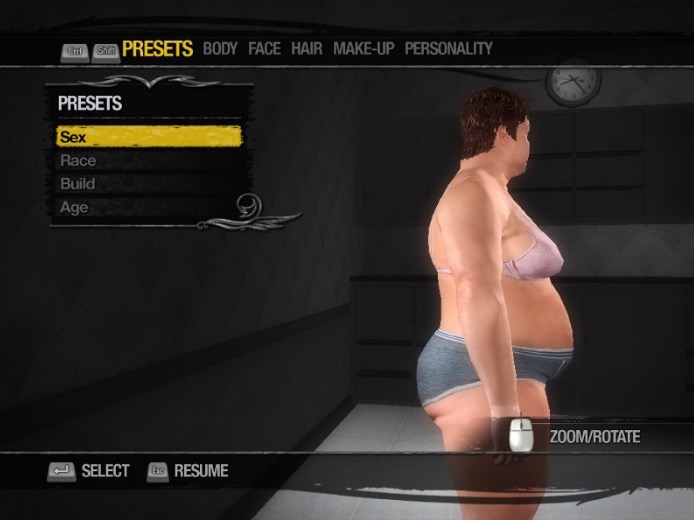Choose the Sex preset option
694x520 pixels.
(148, 137)
